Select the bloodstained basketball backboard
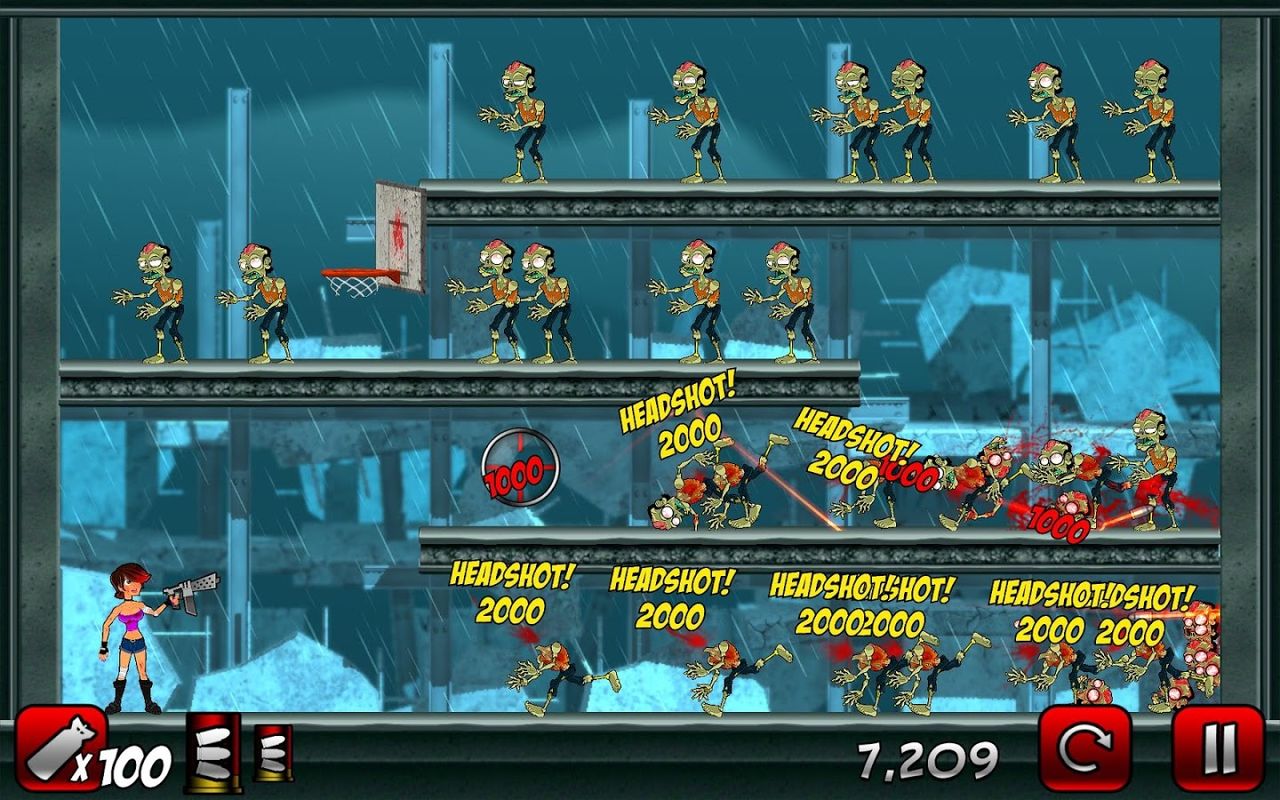This screenshot has width=1280, height=800. coord(398,230)
